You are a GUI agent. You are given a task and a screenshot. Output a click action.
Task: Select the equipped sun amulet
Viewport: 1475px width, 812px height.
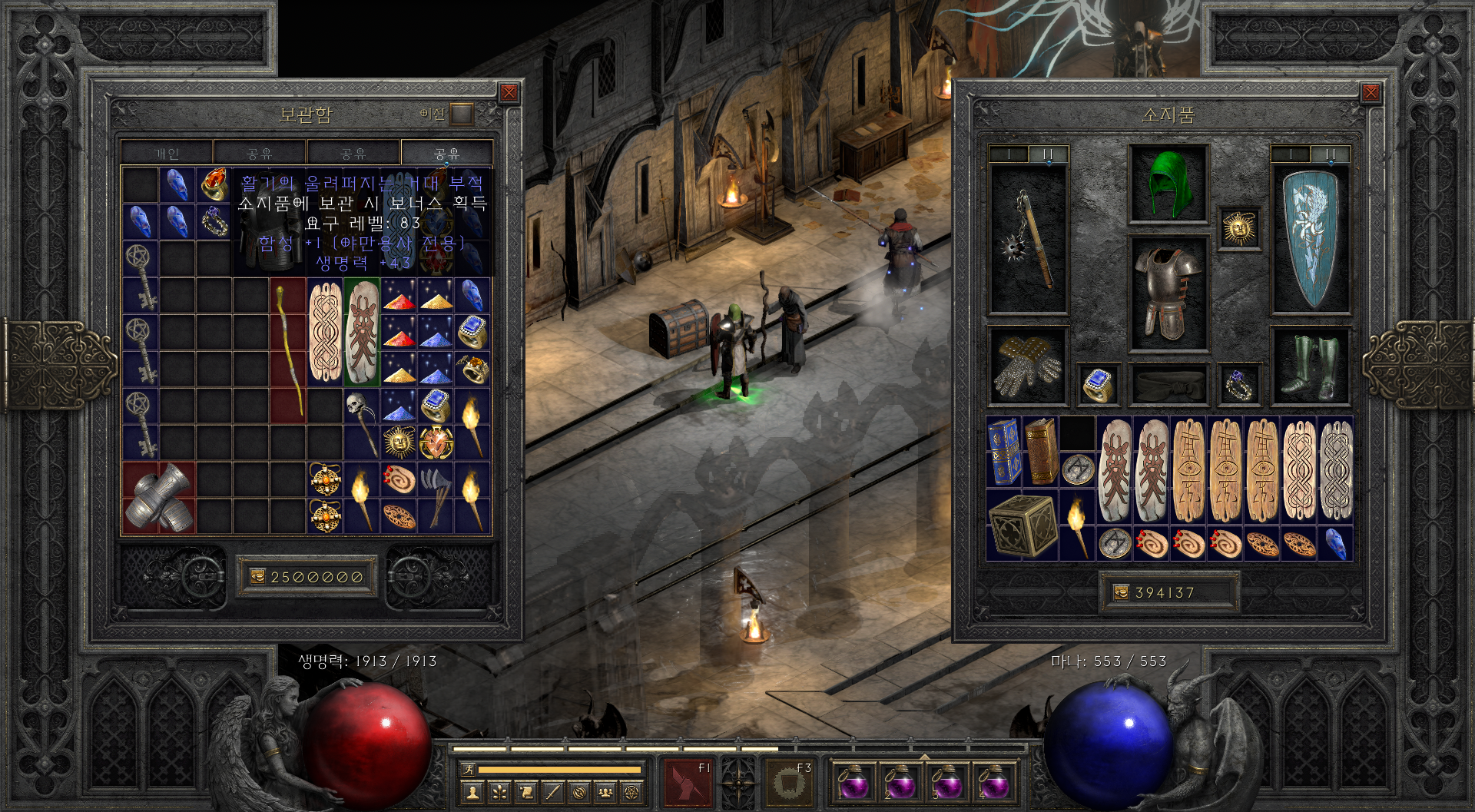point(1238,228)
